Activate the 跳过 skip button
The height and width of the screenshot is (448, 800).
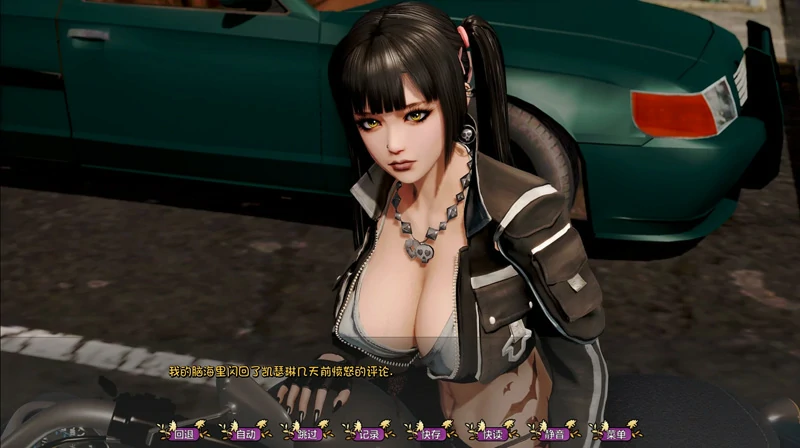[x=307, y=434]
